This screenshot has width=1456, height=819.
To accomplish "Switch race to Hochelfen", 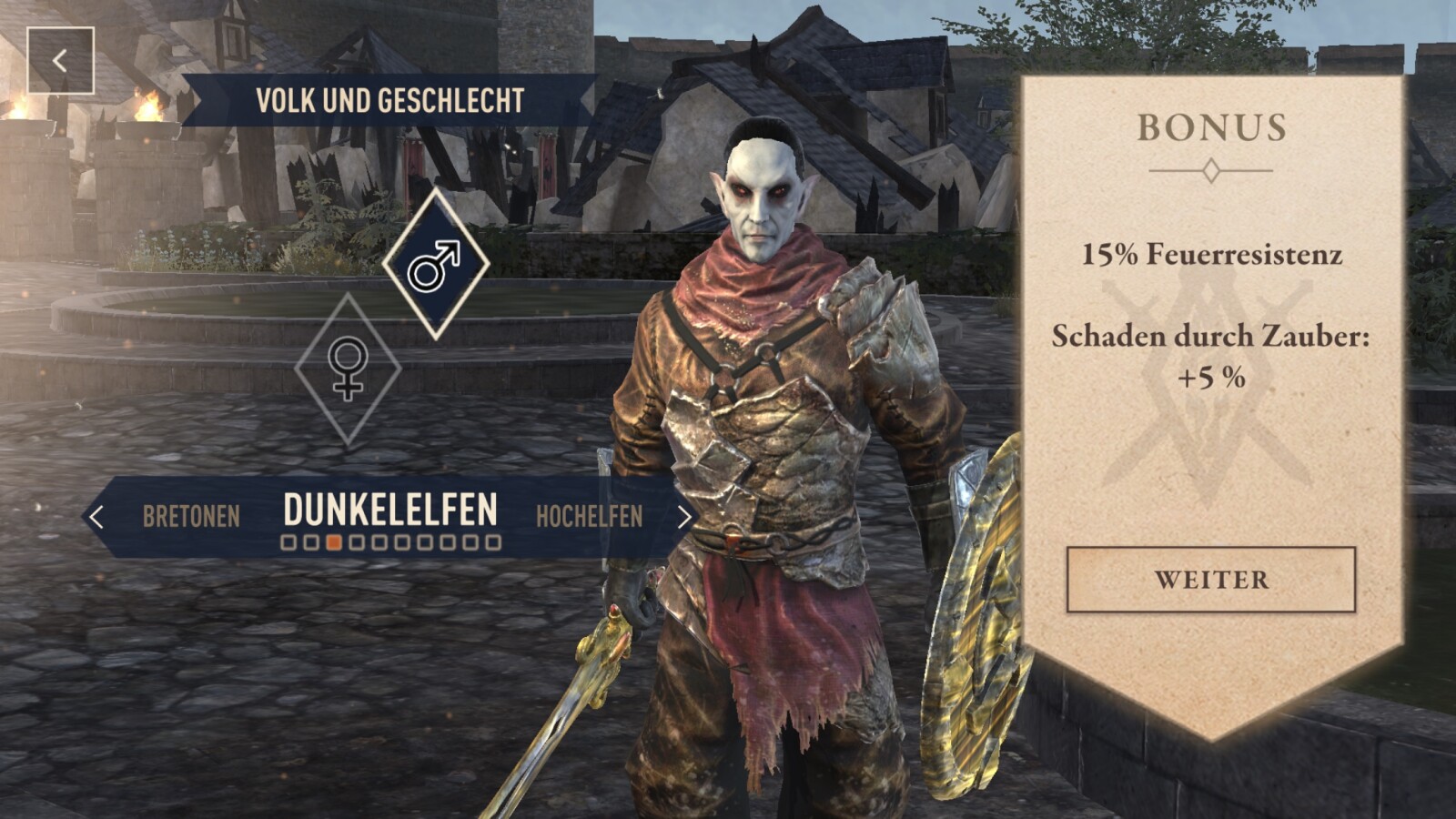I will (589, 517).
